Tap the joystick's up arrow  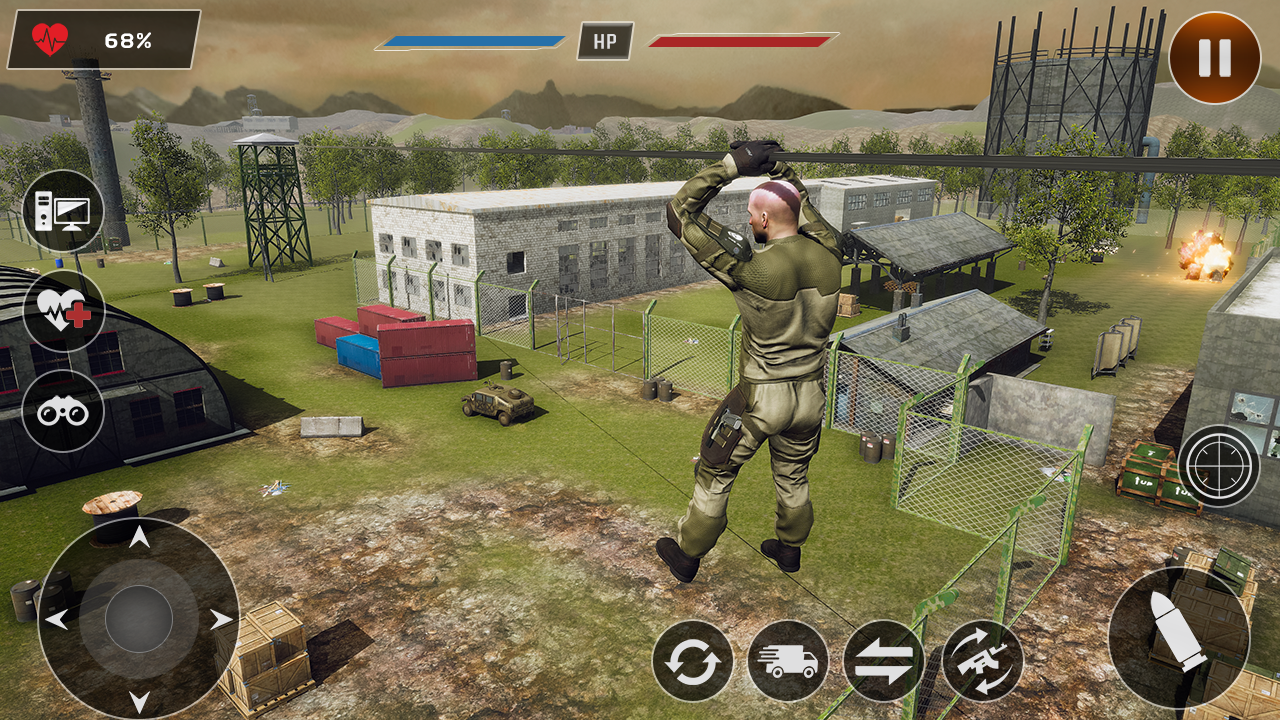pyautogui.click(x=139, y=539)
